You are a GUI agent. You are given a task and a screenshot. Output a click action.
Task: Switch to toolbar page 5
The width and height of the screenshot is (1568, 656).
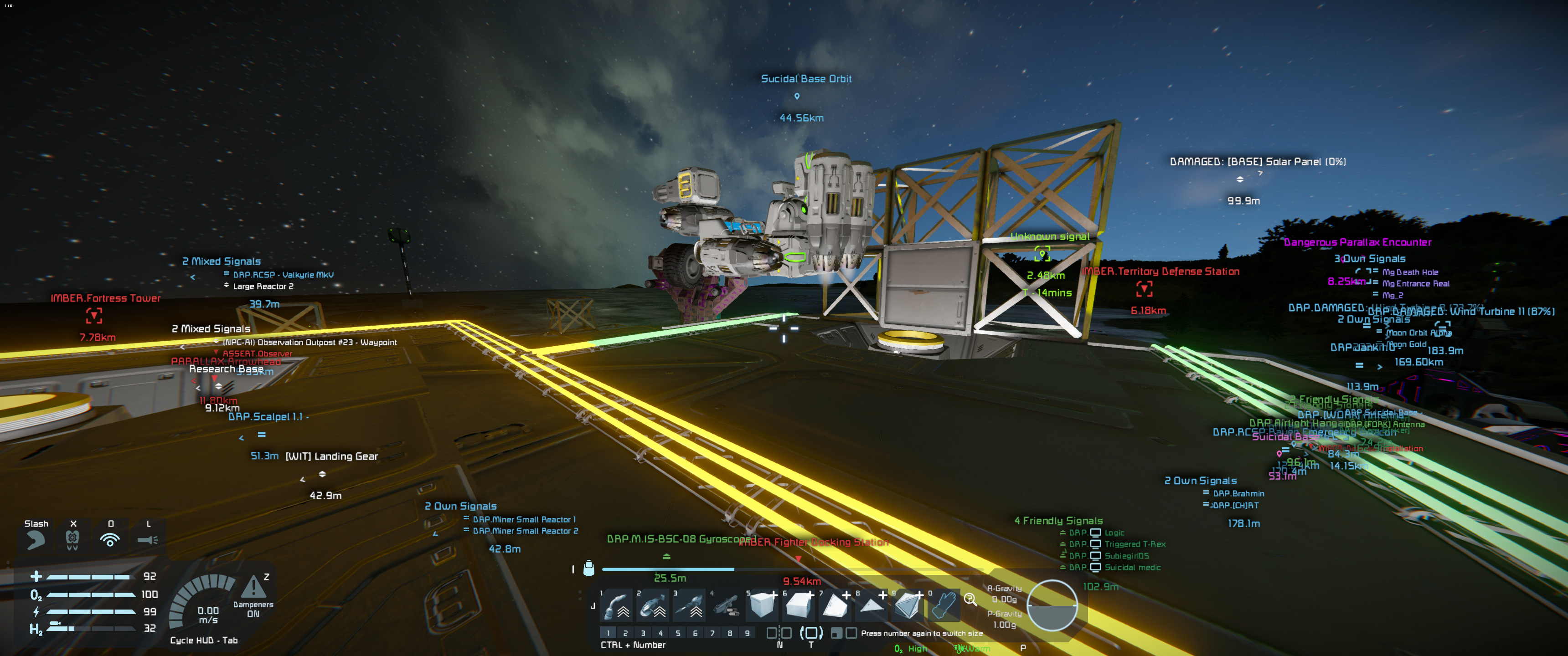677,633
